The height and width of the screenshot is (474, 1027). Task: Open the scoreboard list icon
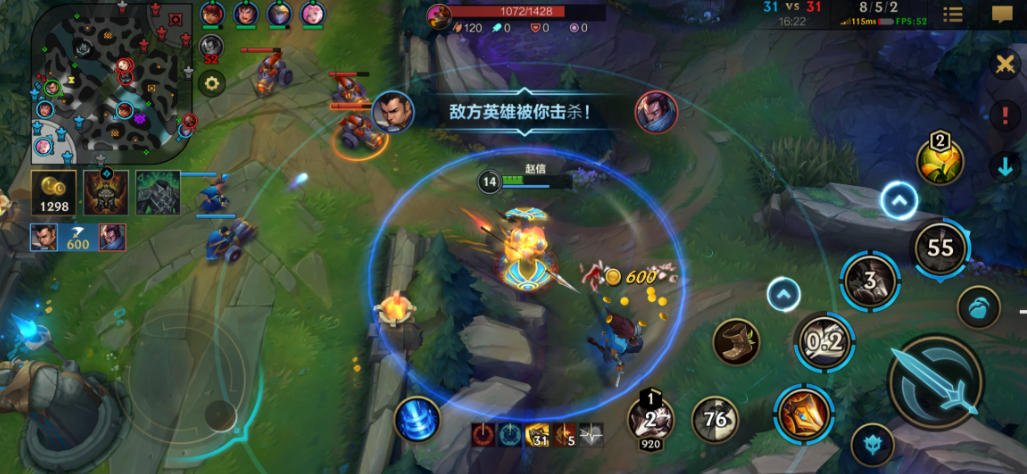(x=953, y=14)
